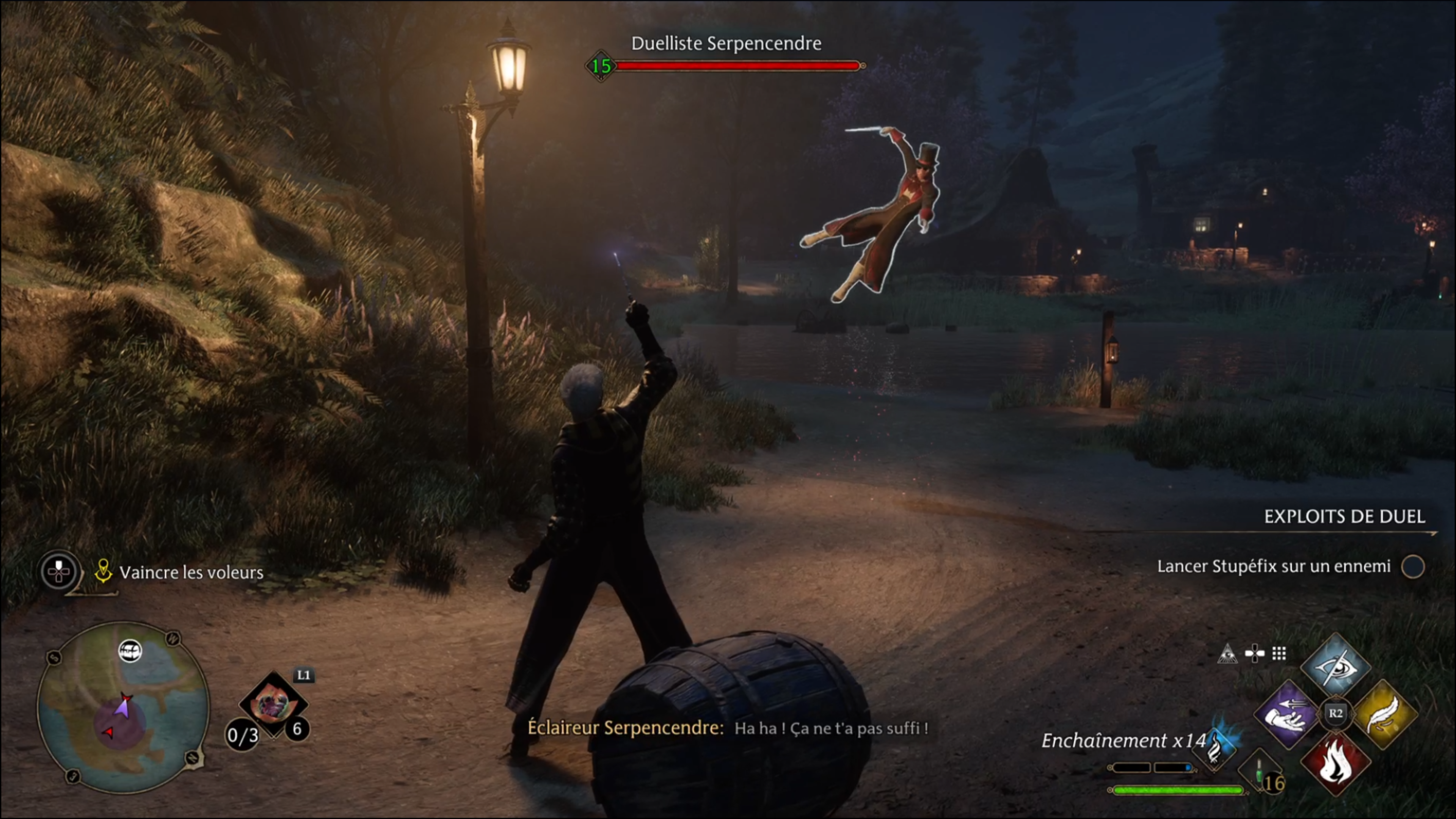Click the pyramid eye icon
This screenshot has width=1456, height=819.
click(x=1227, y=654)
